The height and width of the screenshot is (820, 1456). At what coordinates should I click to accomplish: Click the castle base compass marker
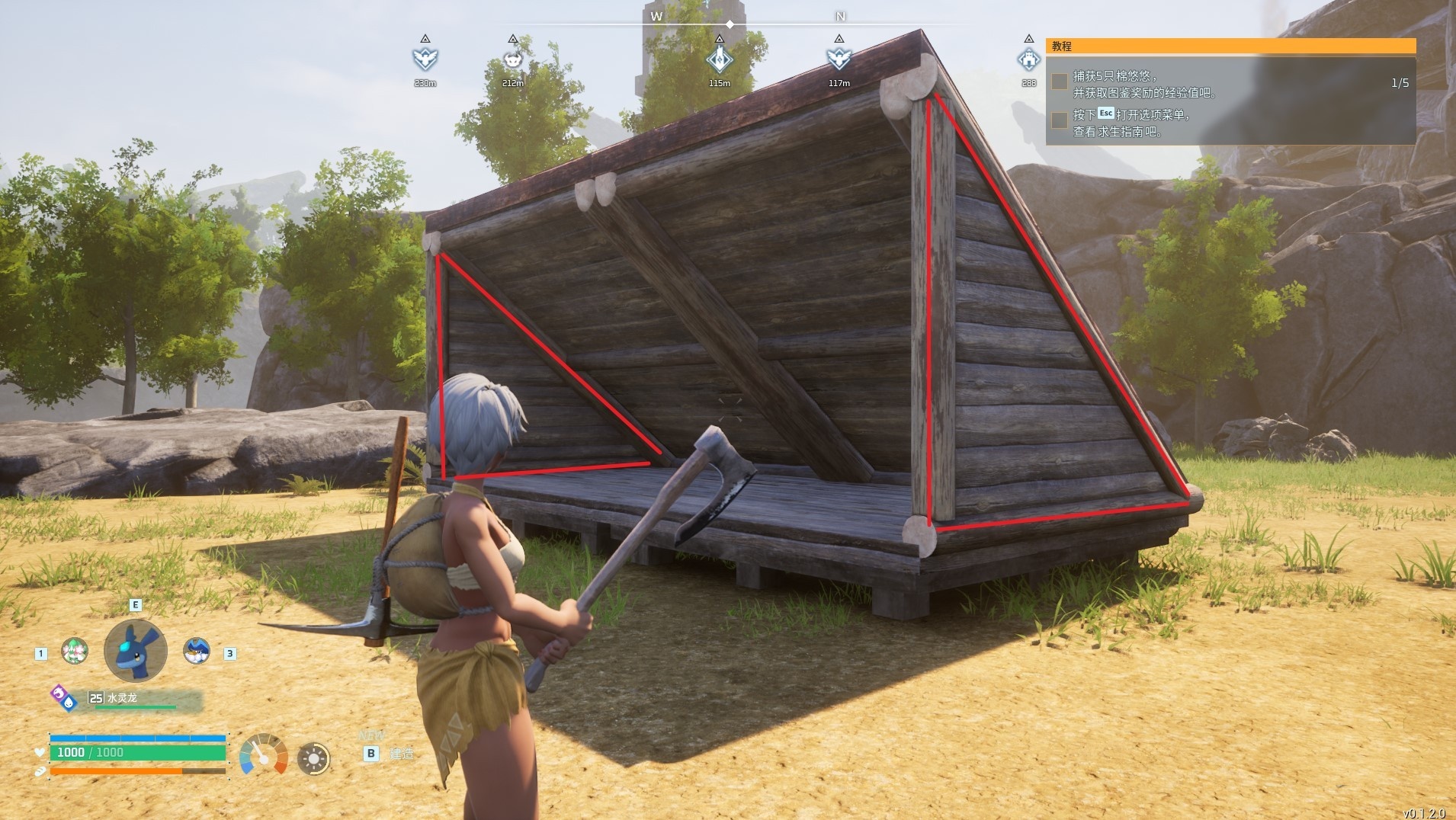coord(1028,59)
